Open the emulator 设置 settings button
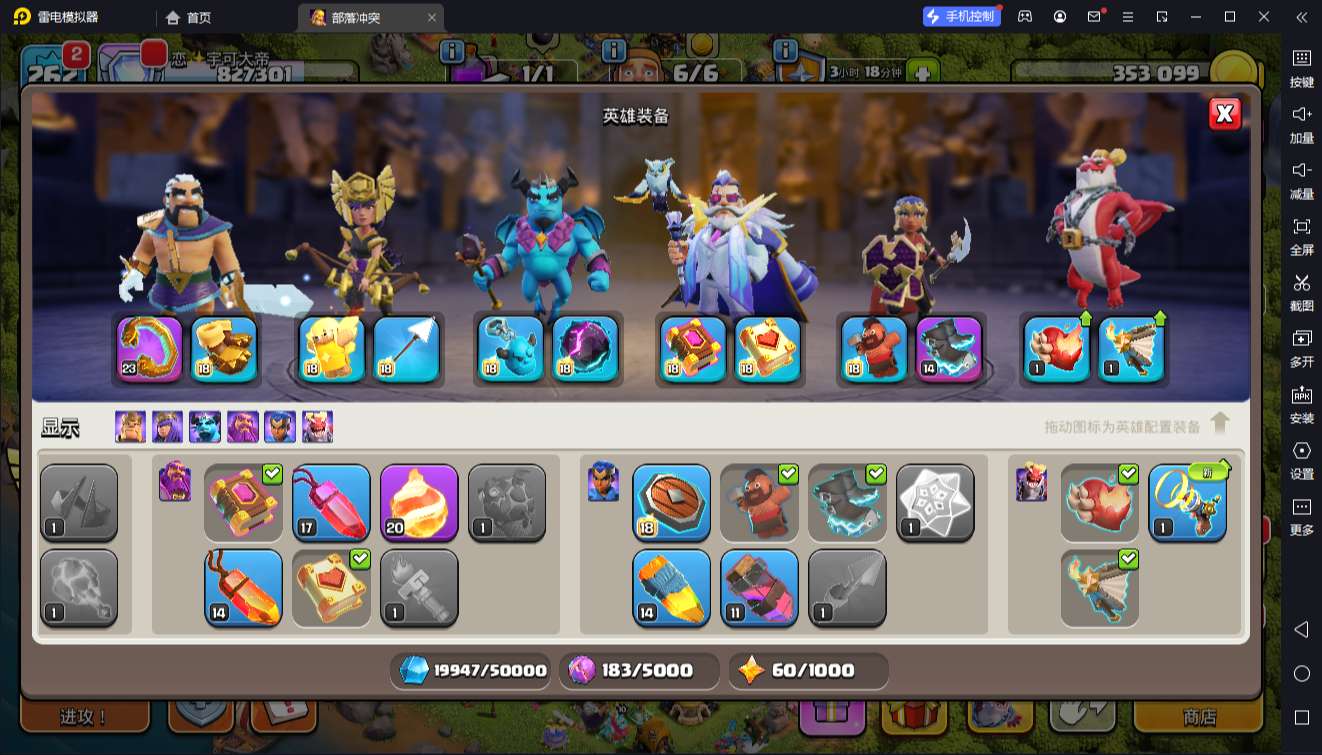 click(x=1301, y=458)
